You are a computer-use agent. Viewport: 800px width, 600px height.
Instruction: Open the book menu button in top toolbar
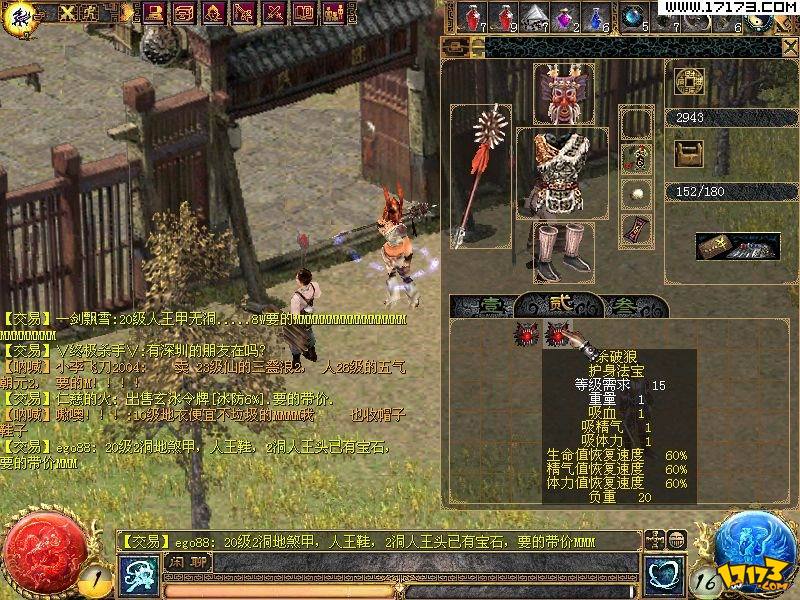click(x=303, y=13)
